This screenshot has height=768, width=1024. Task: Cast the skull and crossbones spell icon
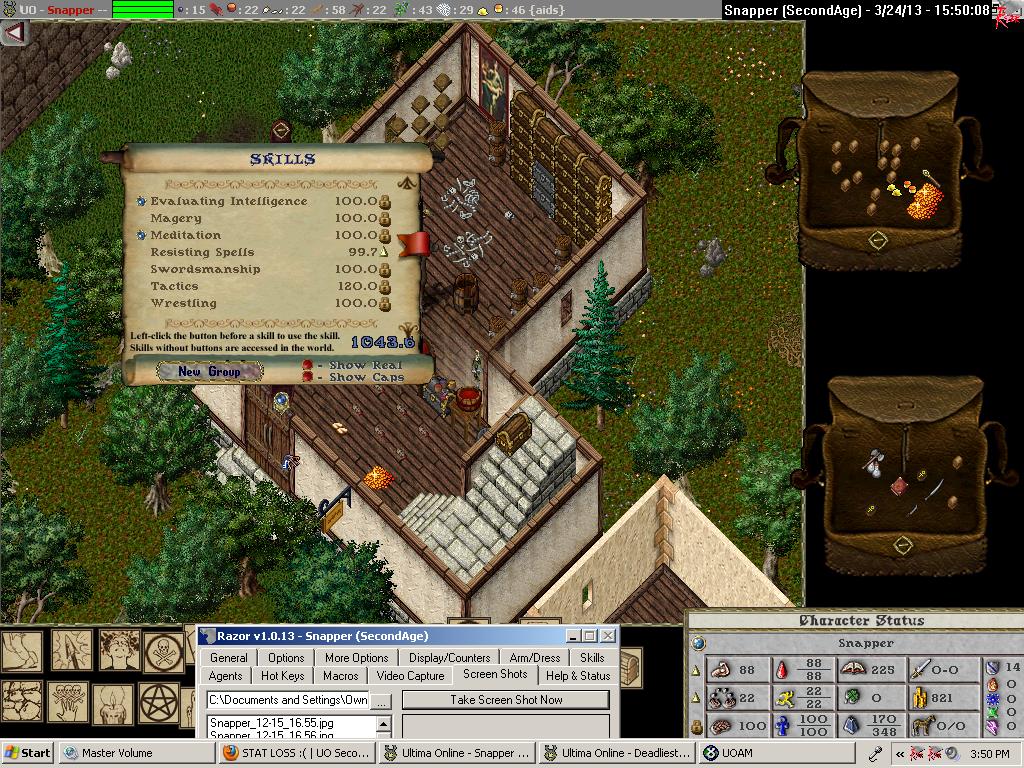pos(162,651)
